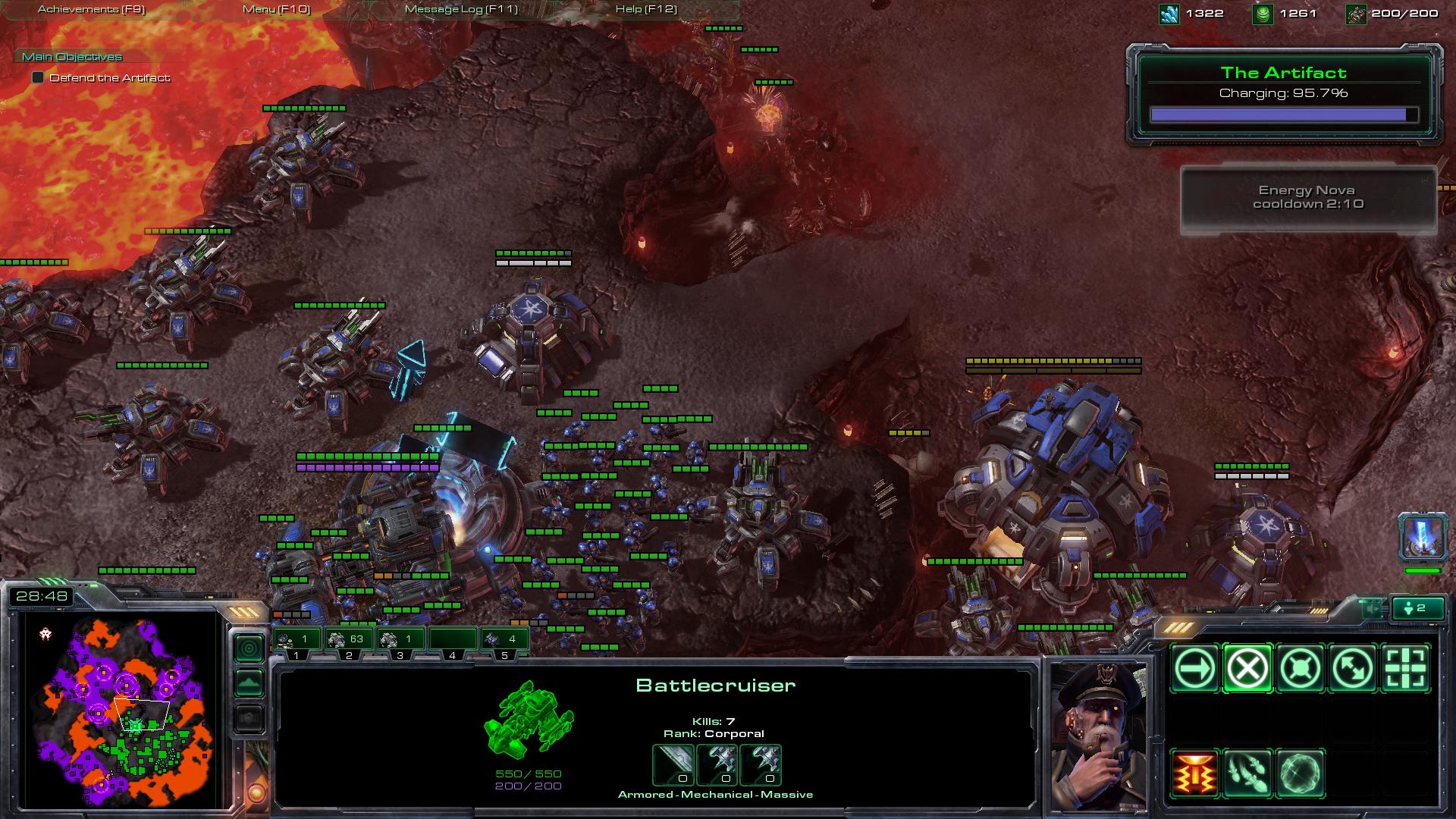Open the Menu (F10)

pyautogui.click(x=276, y=9)
